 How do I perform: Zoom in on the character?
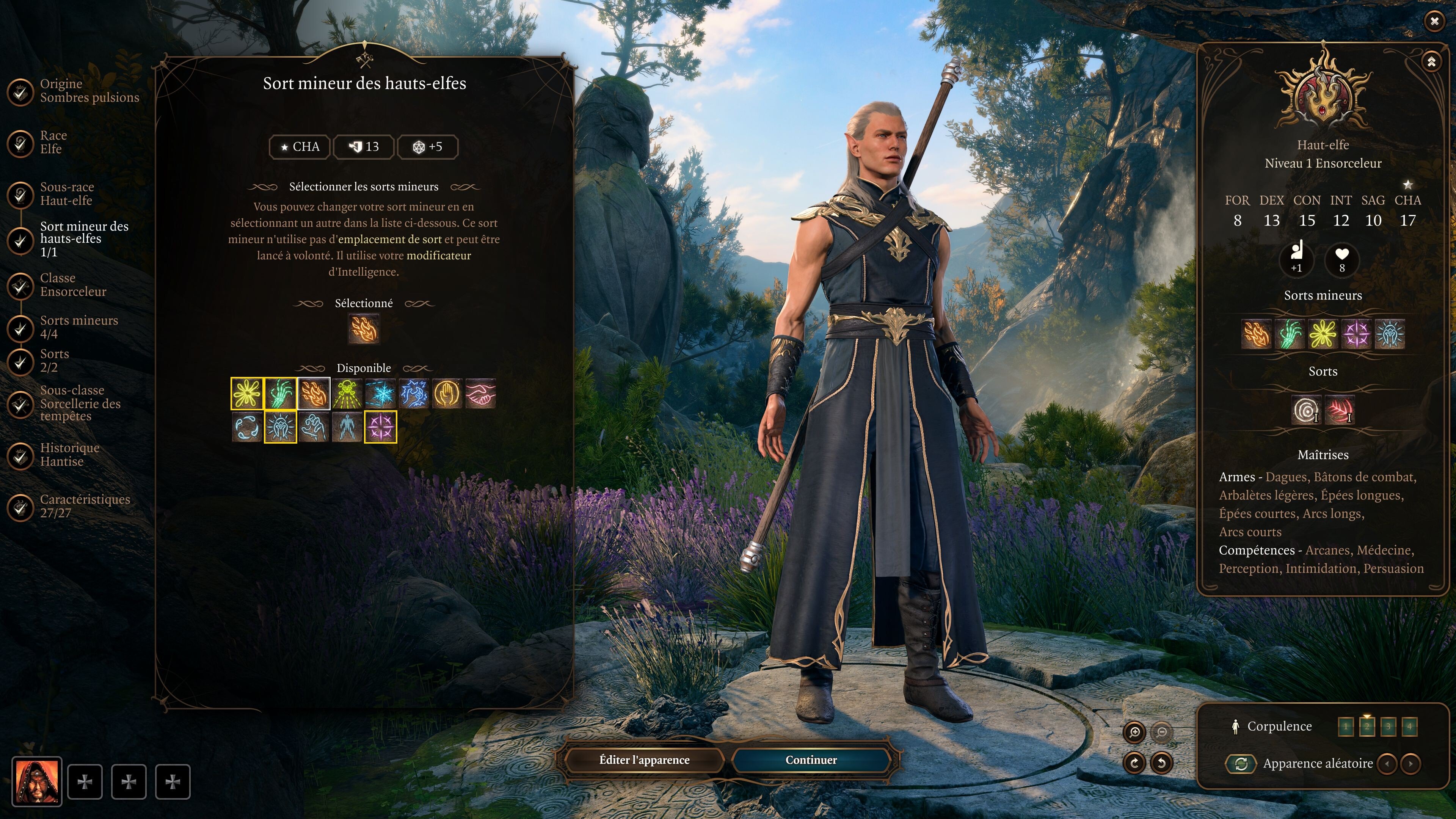(1134, 733)
